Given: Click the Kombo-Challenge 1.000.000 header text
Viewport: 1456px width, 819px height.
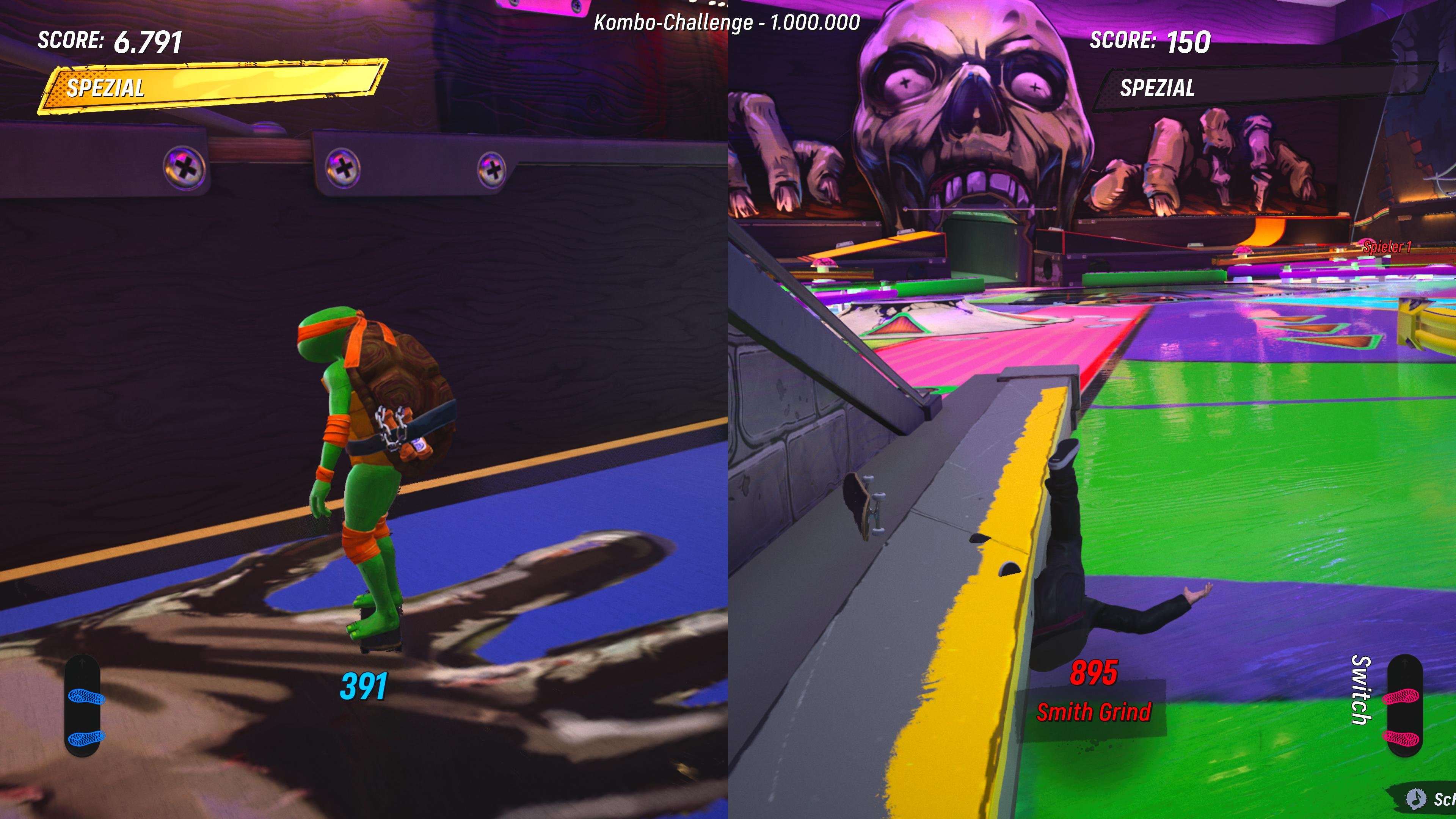Looking at the screenshot, I should [x=727, y=22].
